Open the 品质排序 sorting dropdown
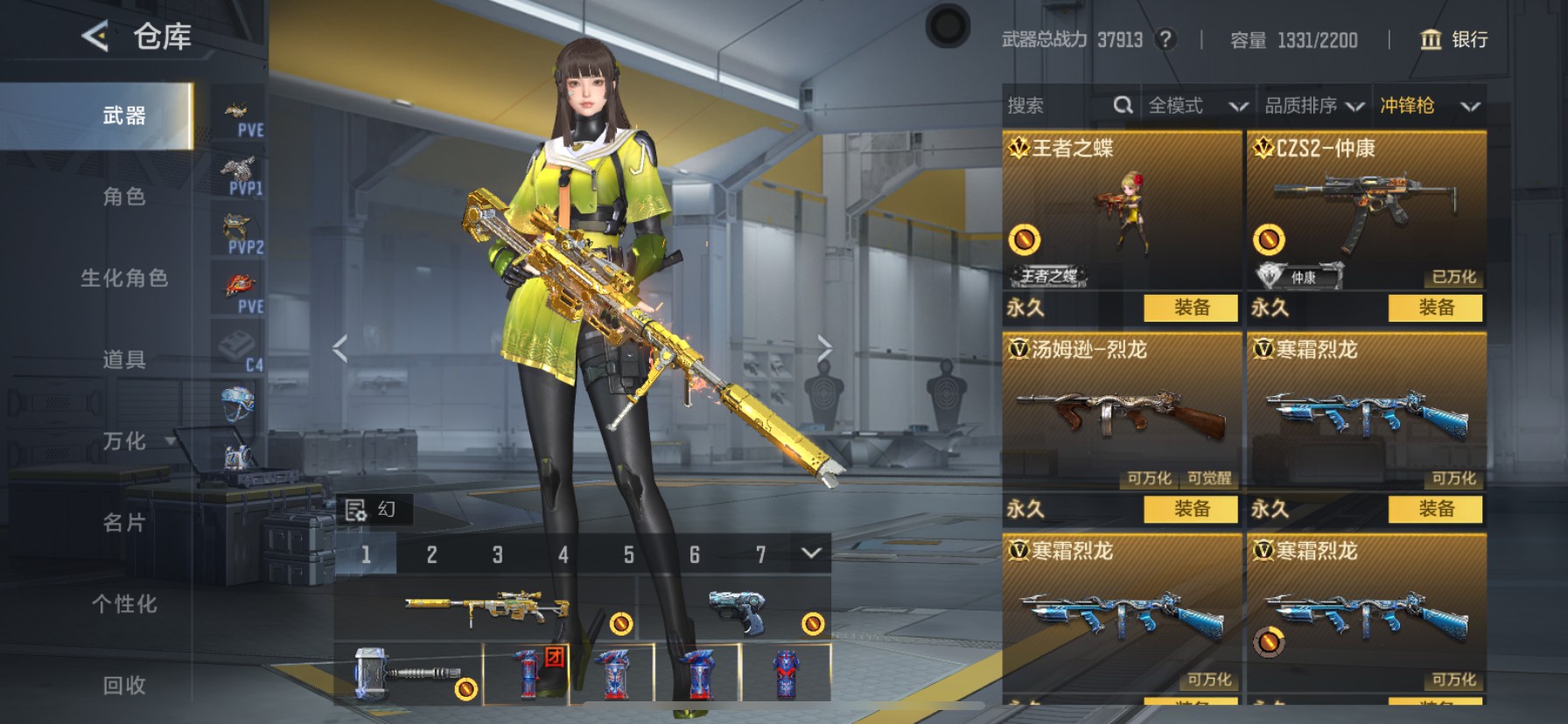 click(1313, 106)
